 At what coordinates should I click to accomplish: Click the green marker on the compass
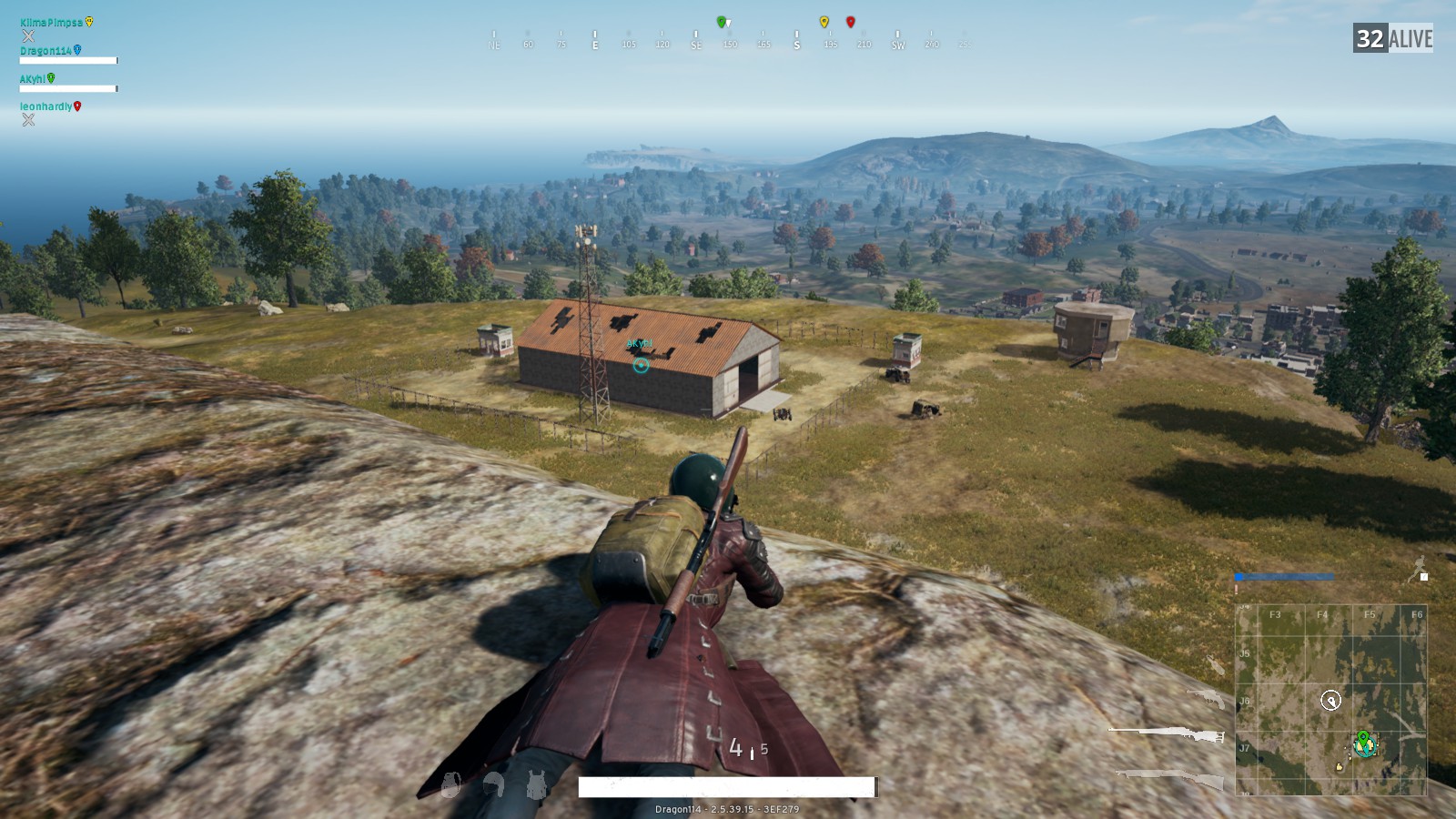click(722, 22)
